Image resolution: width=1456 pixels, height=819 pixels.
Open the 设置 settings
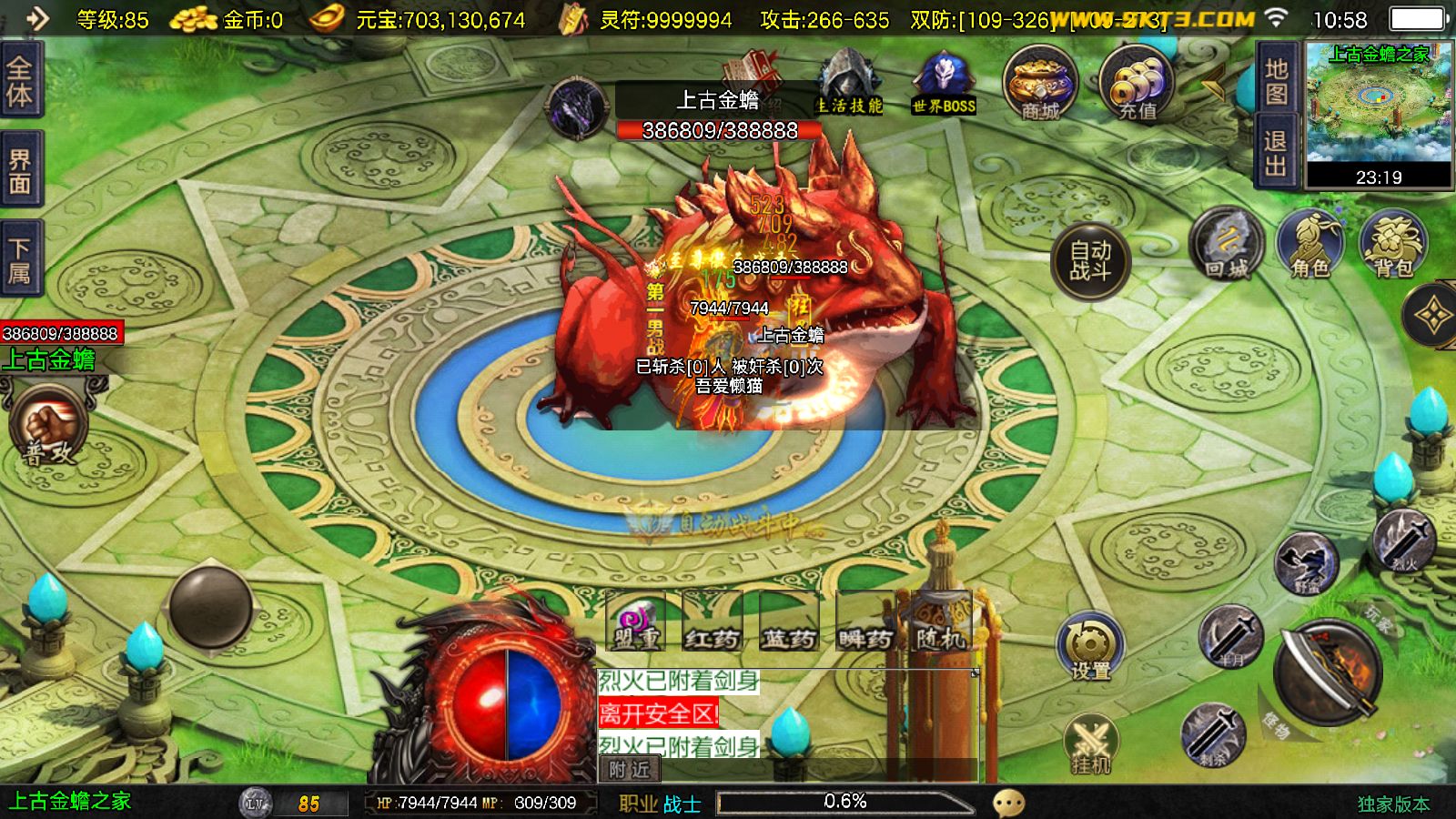point(1090,646)
